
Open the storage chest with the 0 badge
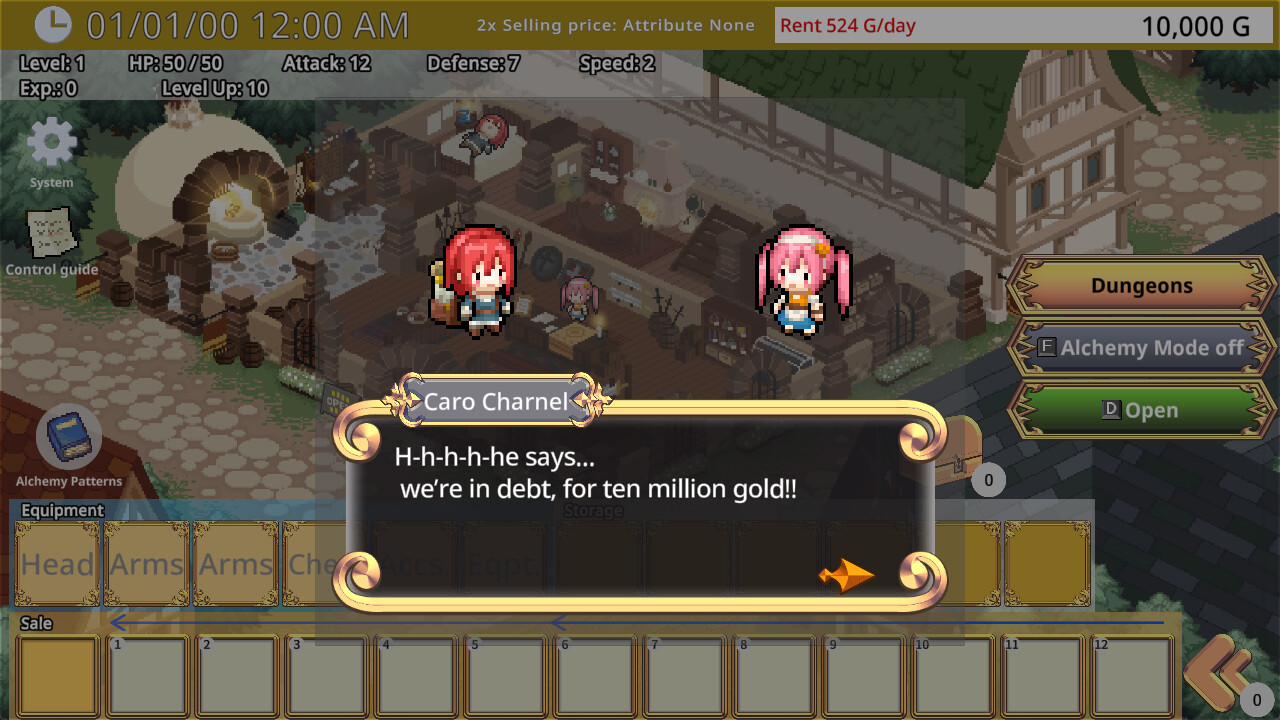[x=962, y=450]
